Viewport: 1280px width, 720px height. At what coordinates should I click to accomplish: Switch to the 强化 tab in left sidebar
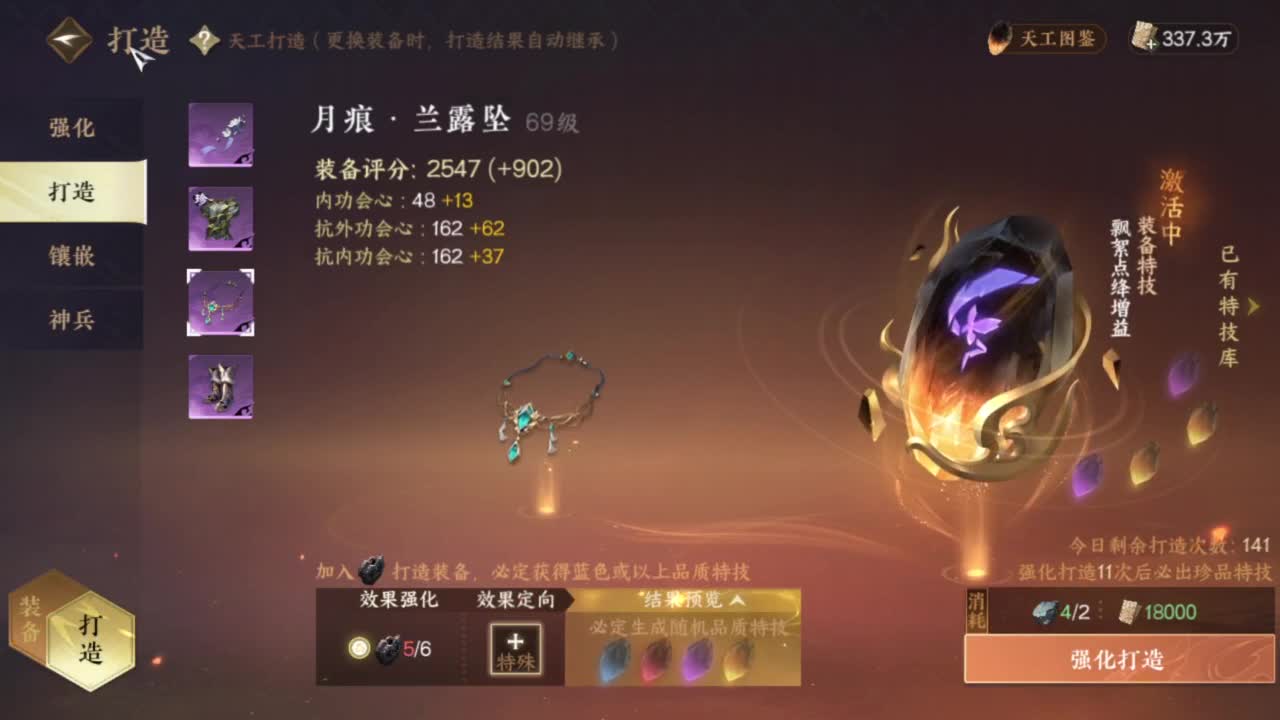[x=71, y=128]
